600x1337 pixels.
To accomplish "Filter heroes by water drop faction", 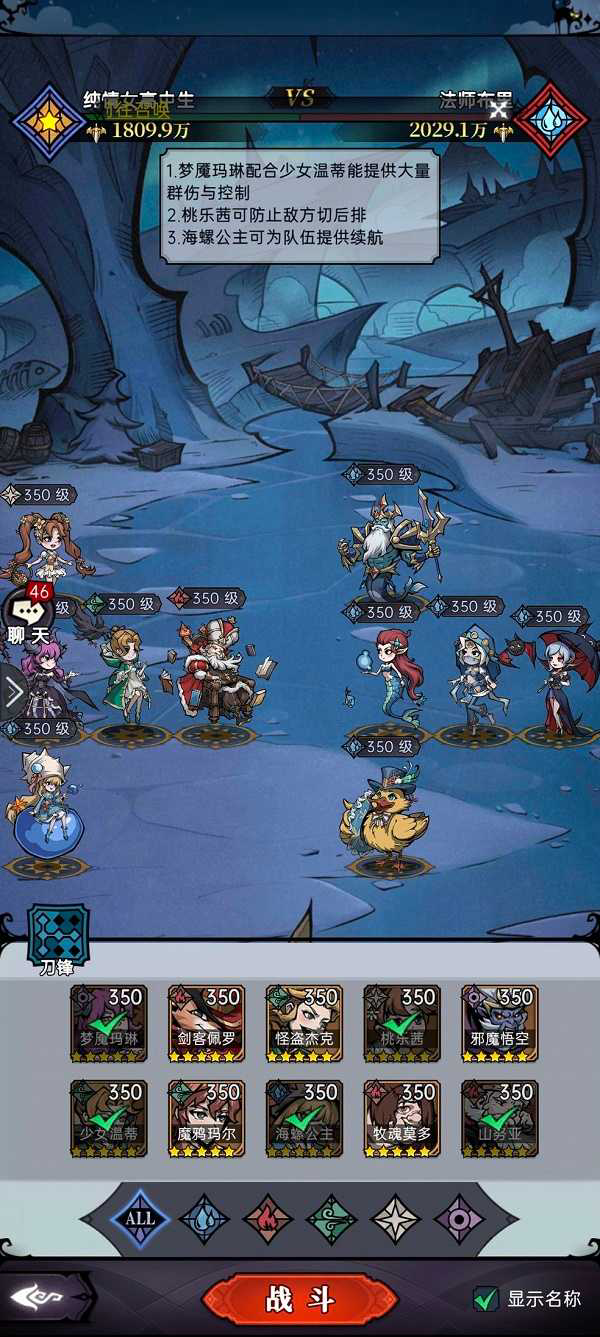I will click(x=204, y=1219).
